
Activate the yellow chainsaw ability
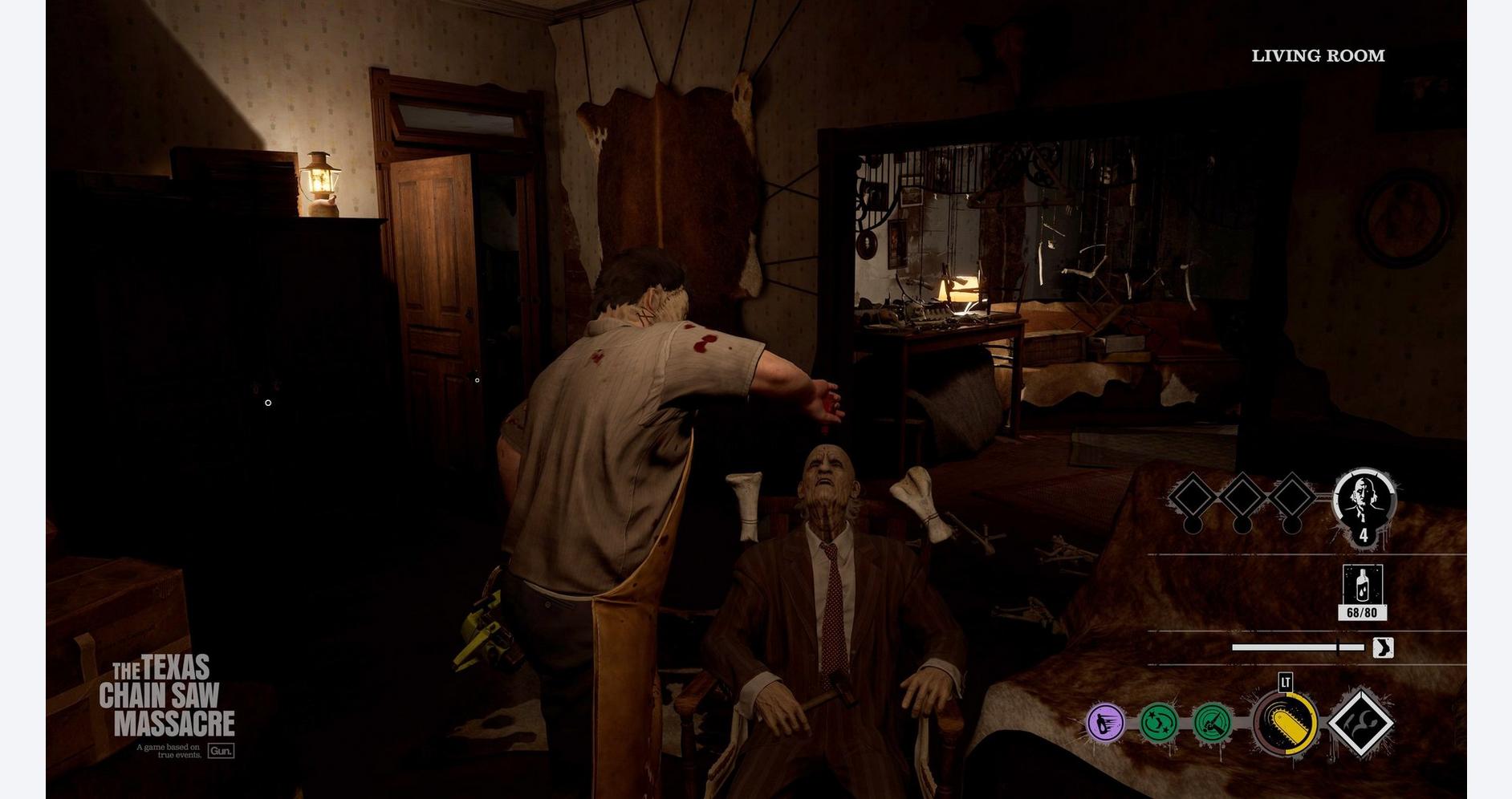(1286, 724)
